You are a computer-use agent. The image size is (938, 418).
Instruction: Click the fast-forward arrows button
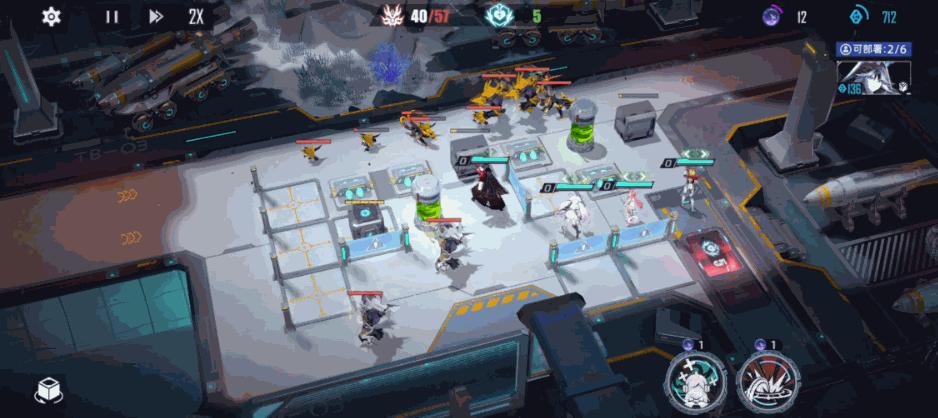point(156,16)
